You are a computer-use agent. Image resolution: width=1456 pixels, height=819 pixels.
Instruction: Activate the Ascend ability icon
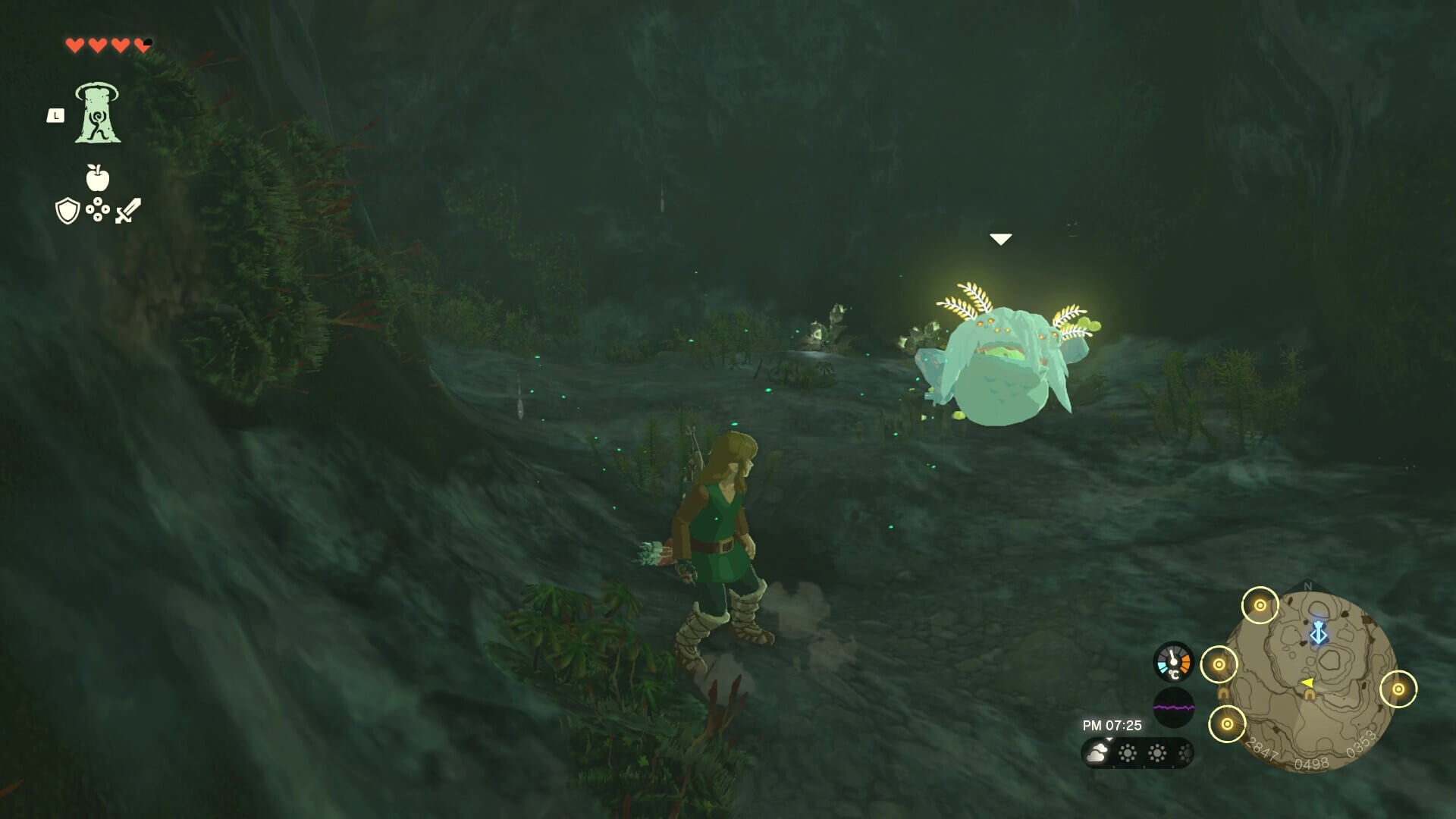[x=98, y=113]
